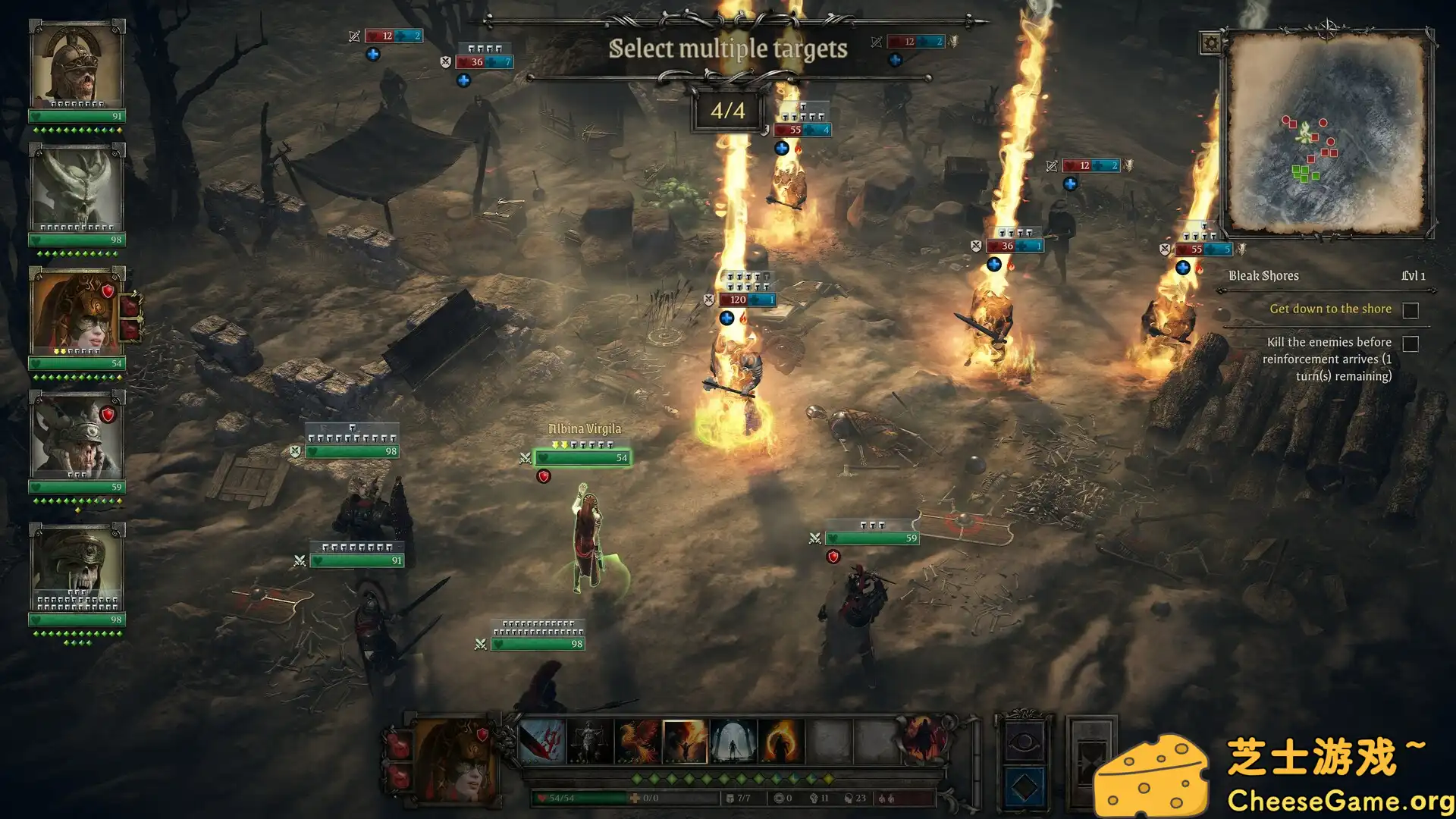Cast the fiery phoenix ability
The width and height of the screenshot is (1456, 819).
point(637,741)
